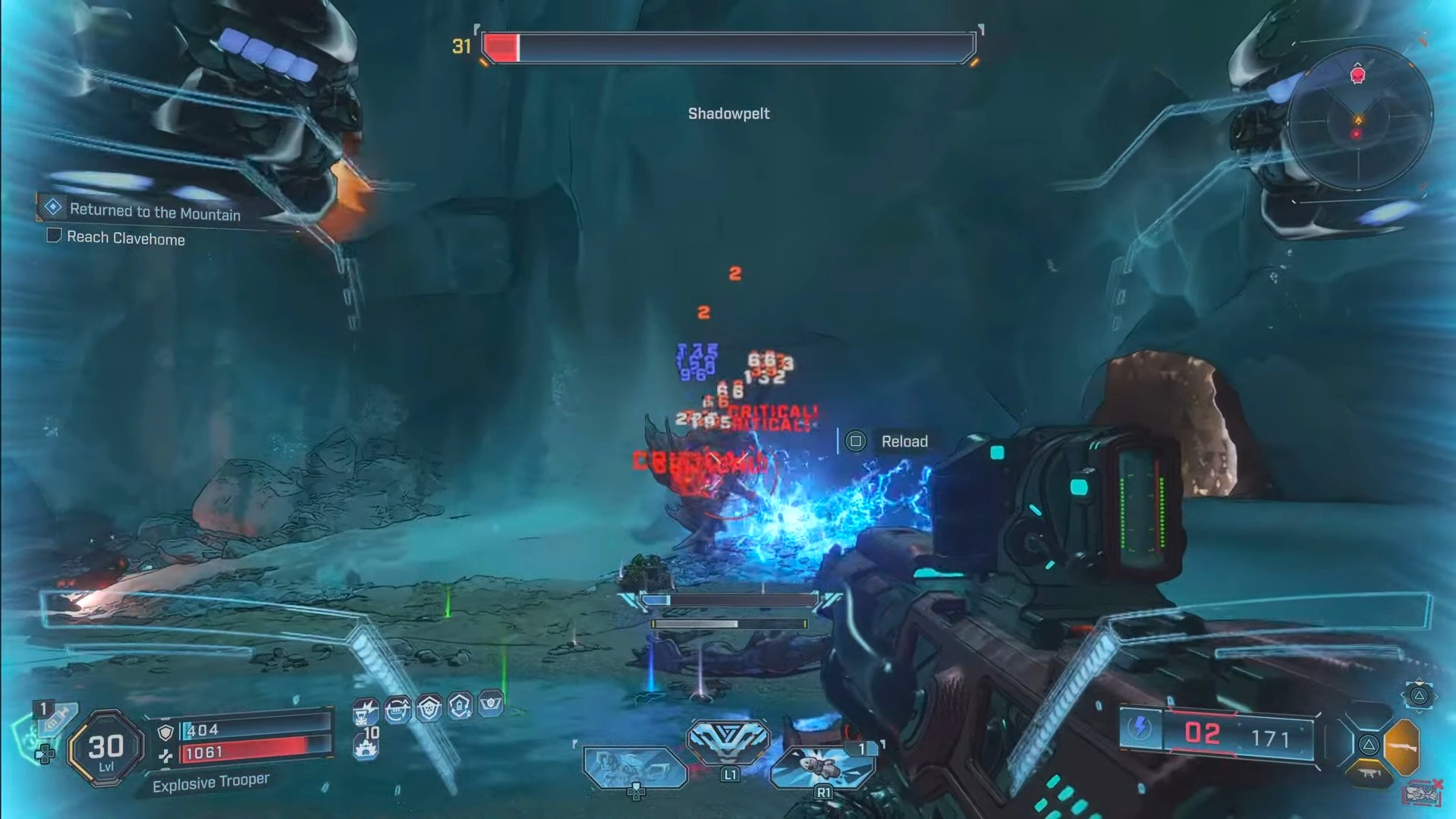Viewport: 1456px width, 819px height.
Task: Toggle the shock element lightning icon
Action: [1140, 729]
